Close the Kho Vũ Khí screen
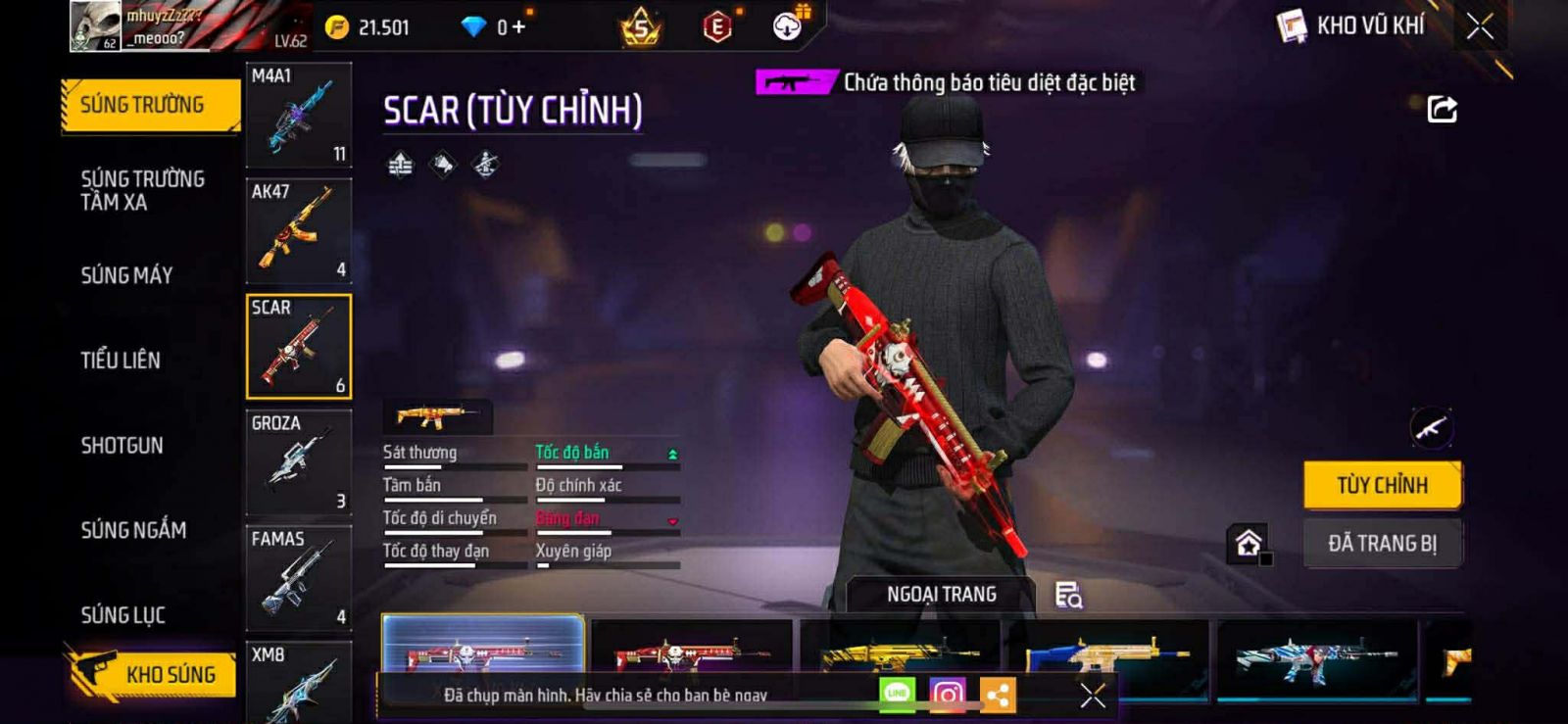The height and width of the screenshot is (724, 1568). (1480, 26)
